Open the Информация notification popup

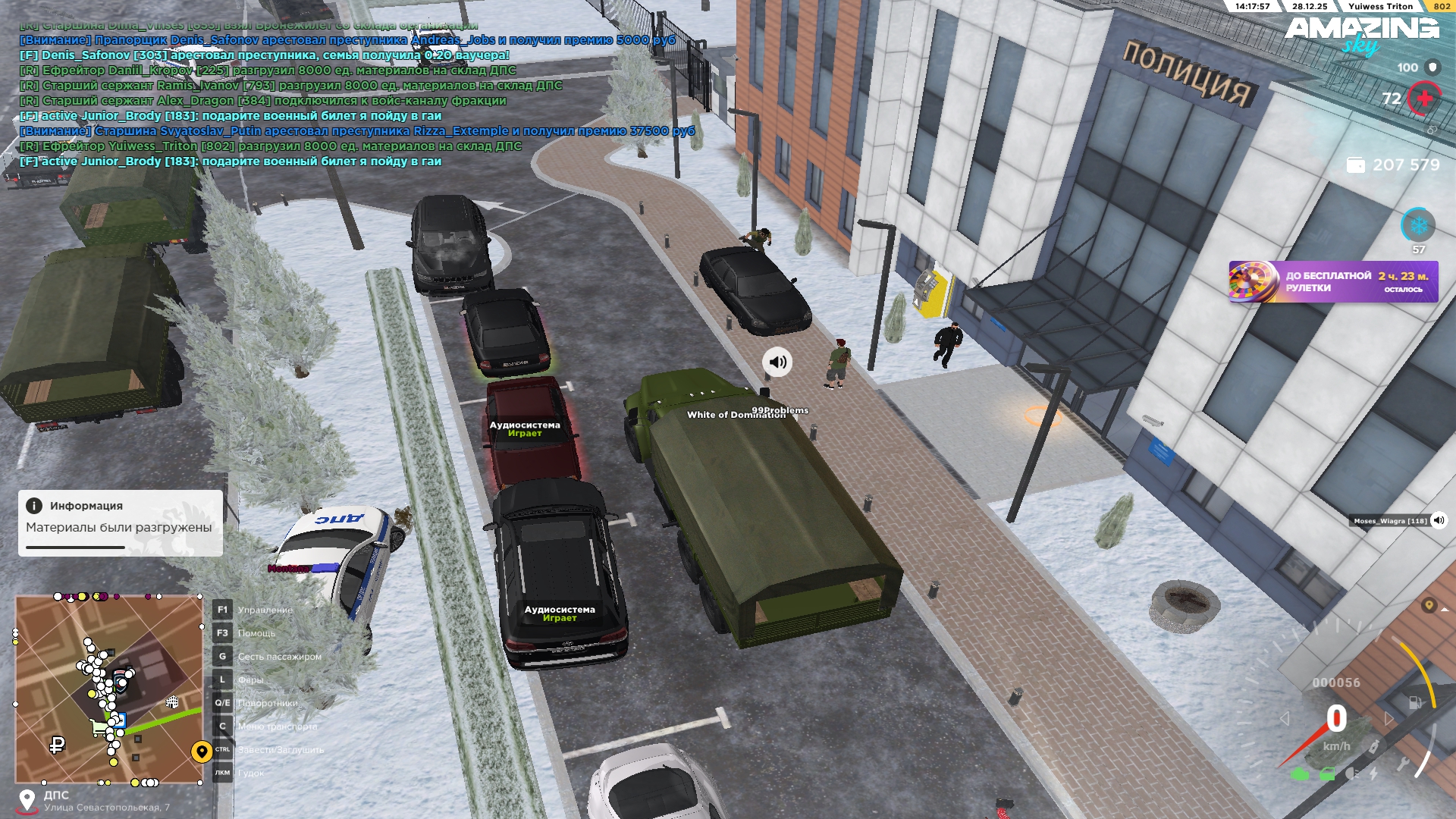pos(120,522)
